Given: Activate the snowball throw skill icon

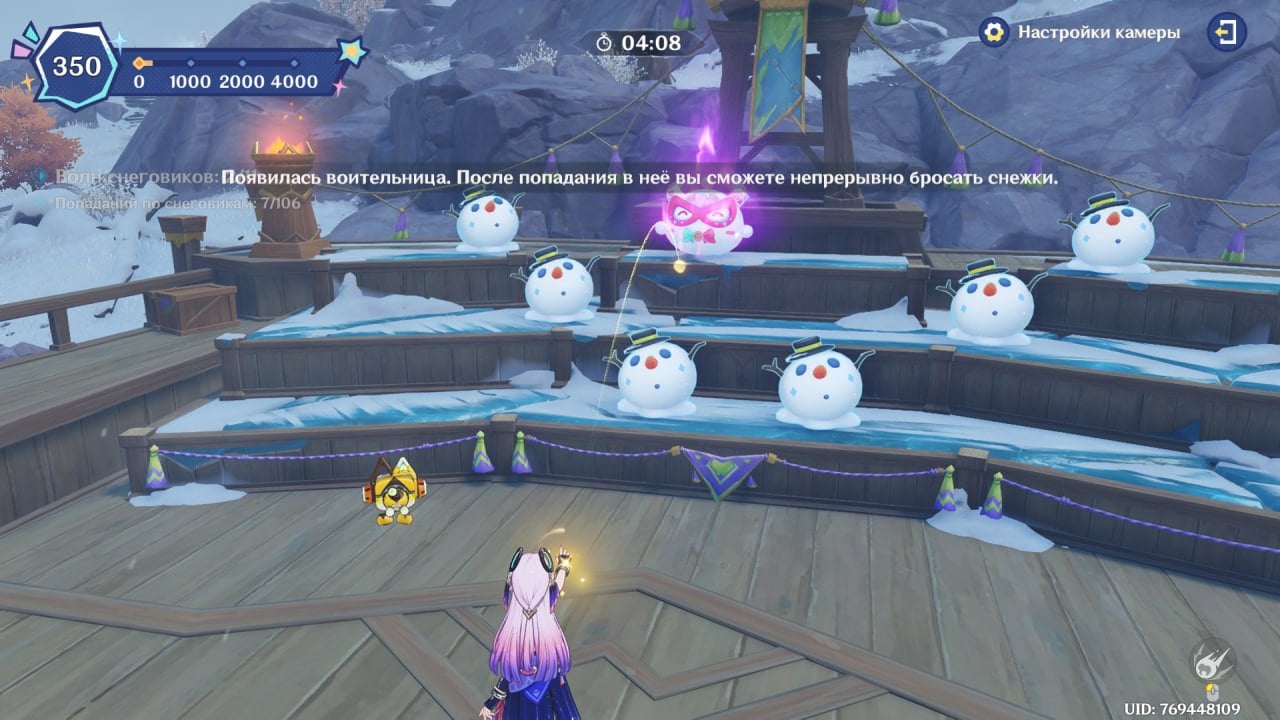Looking at the screenshot, I should (1211, 660).
